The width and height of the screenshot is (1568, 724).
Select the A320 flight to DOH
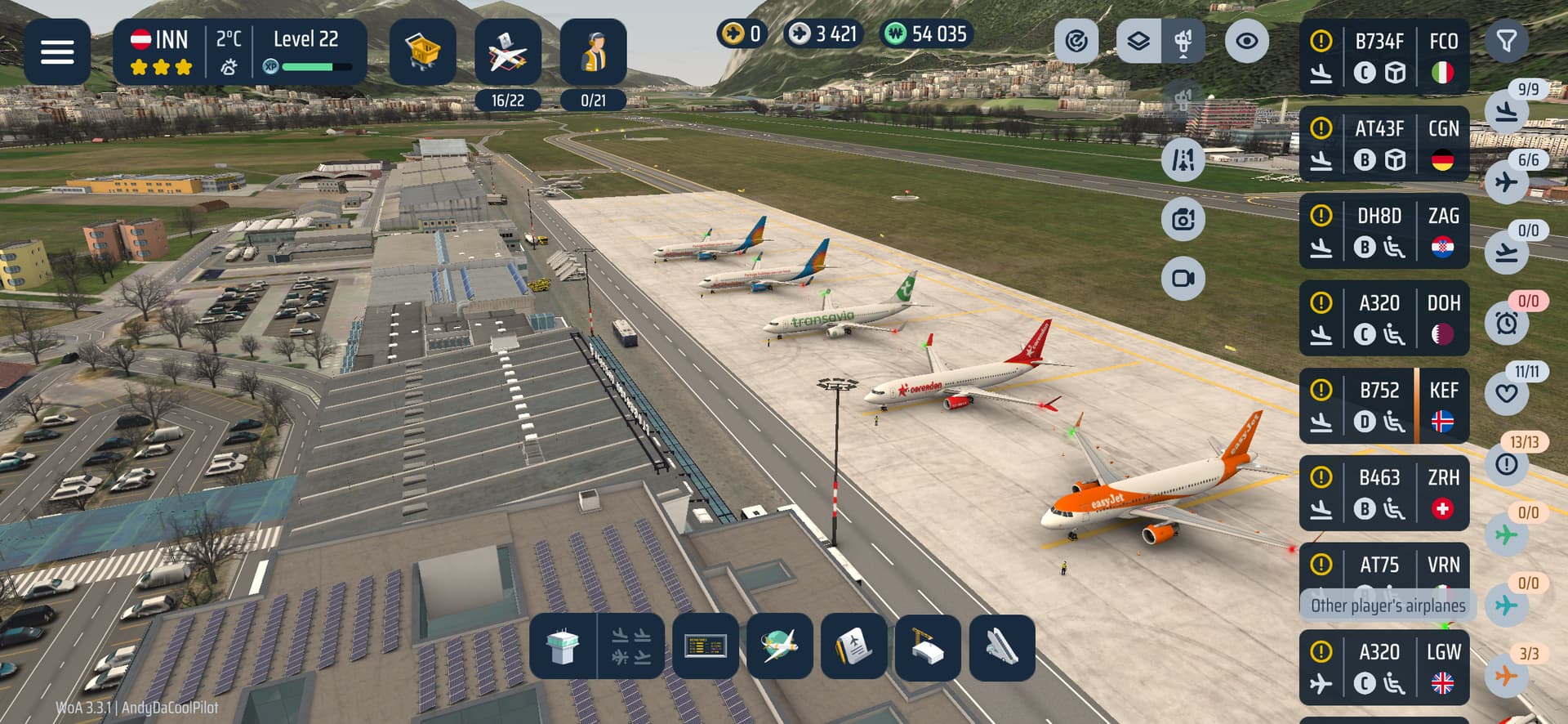click(1383, 319)
